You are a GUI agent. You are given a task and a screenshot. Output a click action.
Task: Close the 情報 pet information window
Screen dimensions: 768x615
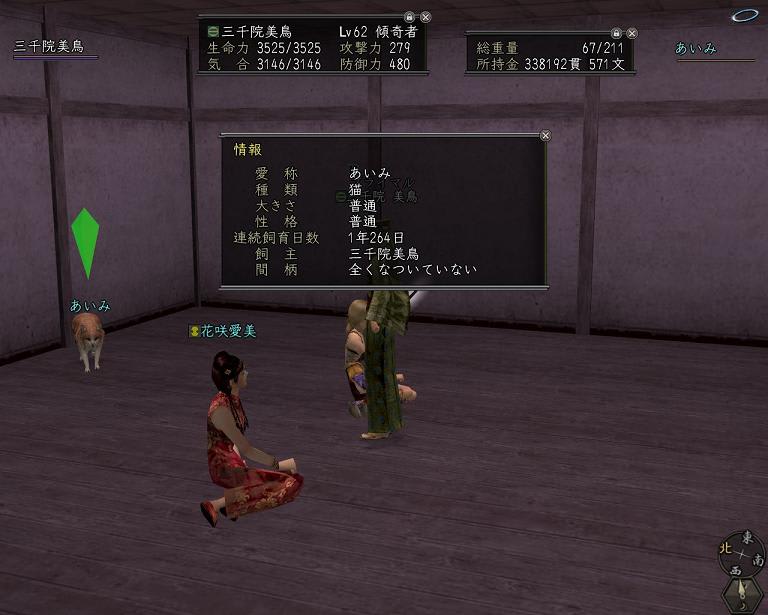545,135
